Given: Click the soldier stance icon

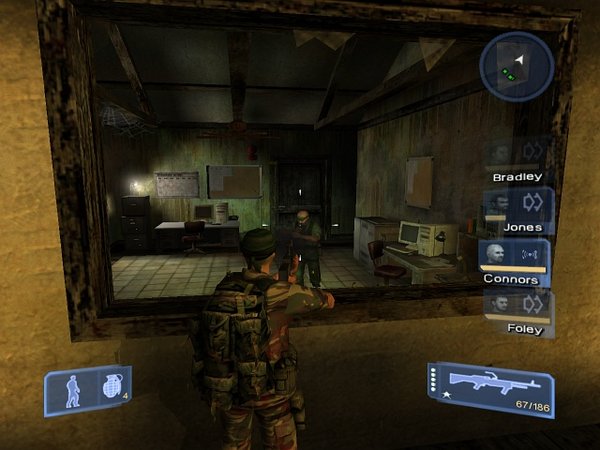Looking at the screenshot, I should click(72, 391).
